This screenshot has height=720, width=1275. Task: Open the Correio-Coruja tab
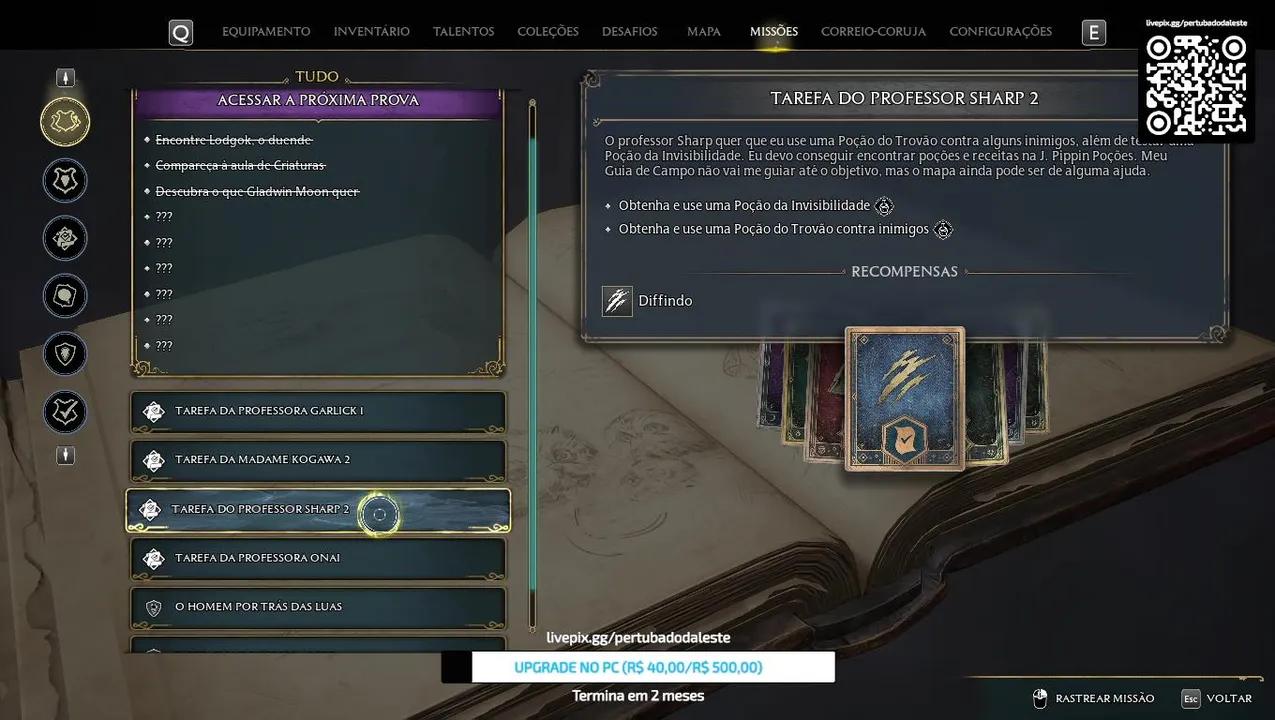(x=873, y=32)
